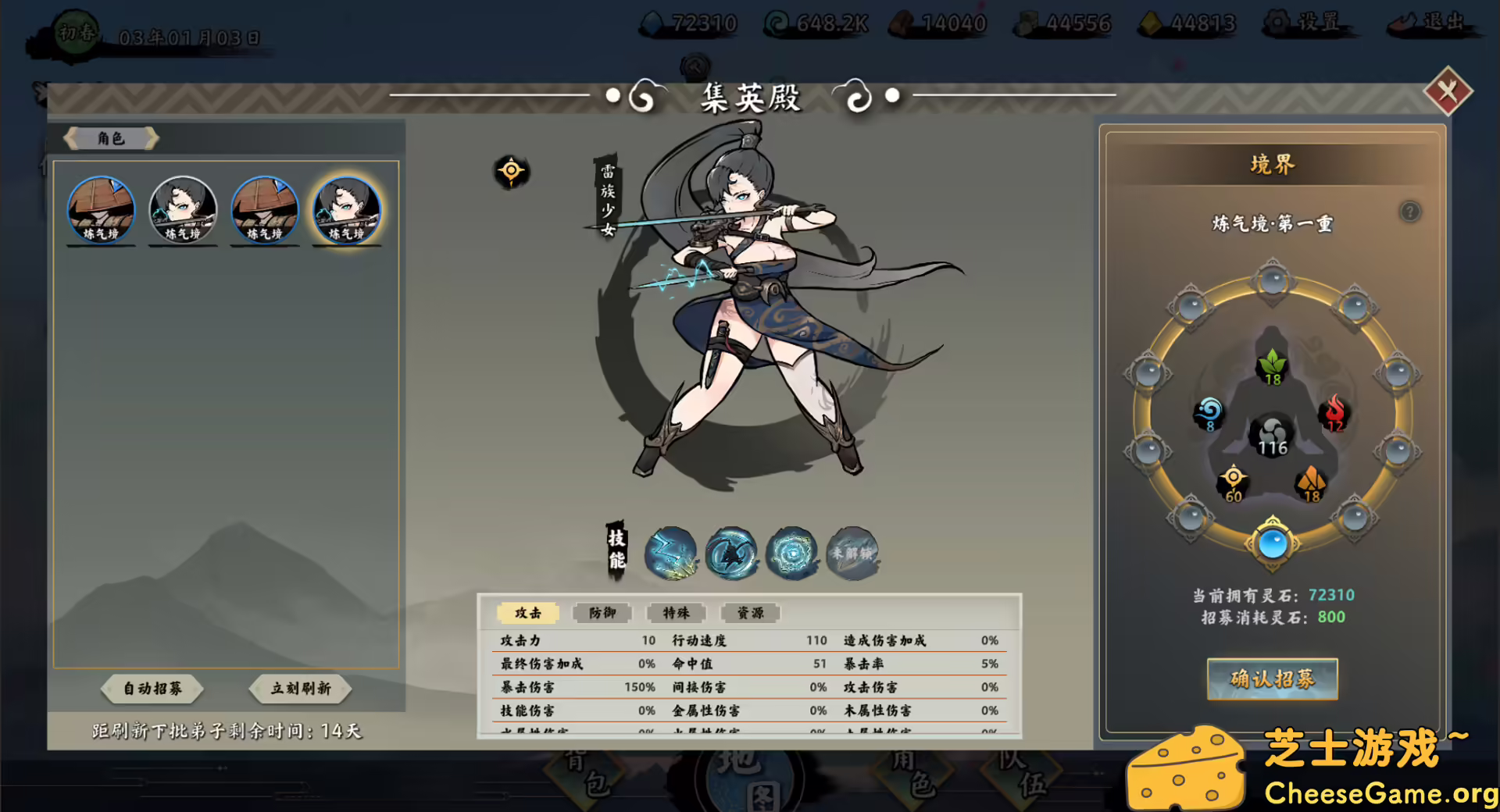Switch to the 防御 defense stats tab
Image resolution: width=1500 pixels, height=812 pixels.
601,613
